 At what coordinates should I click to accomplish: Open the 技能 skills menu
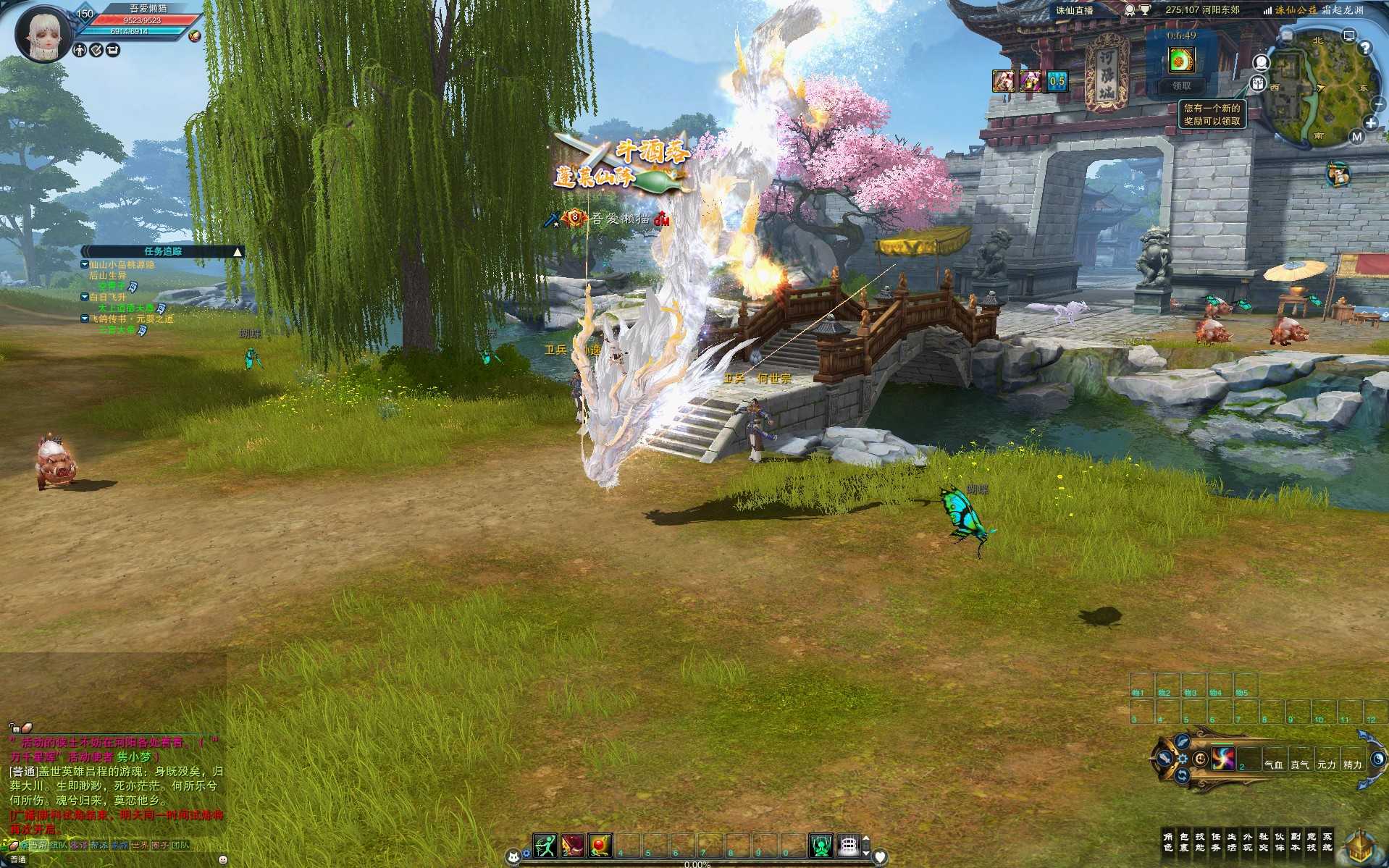1199,841
